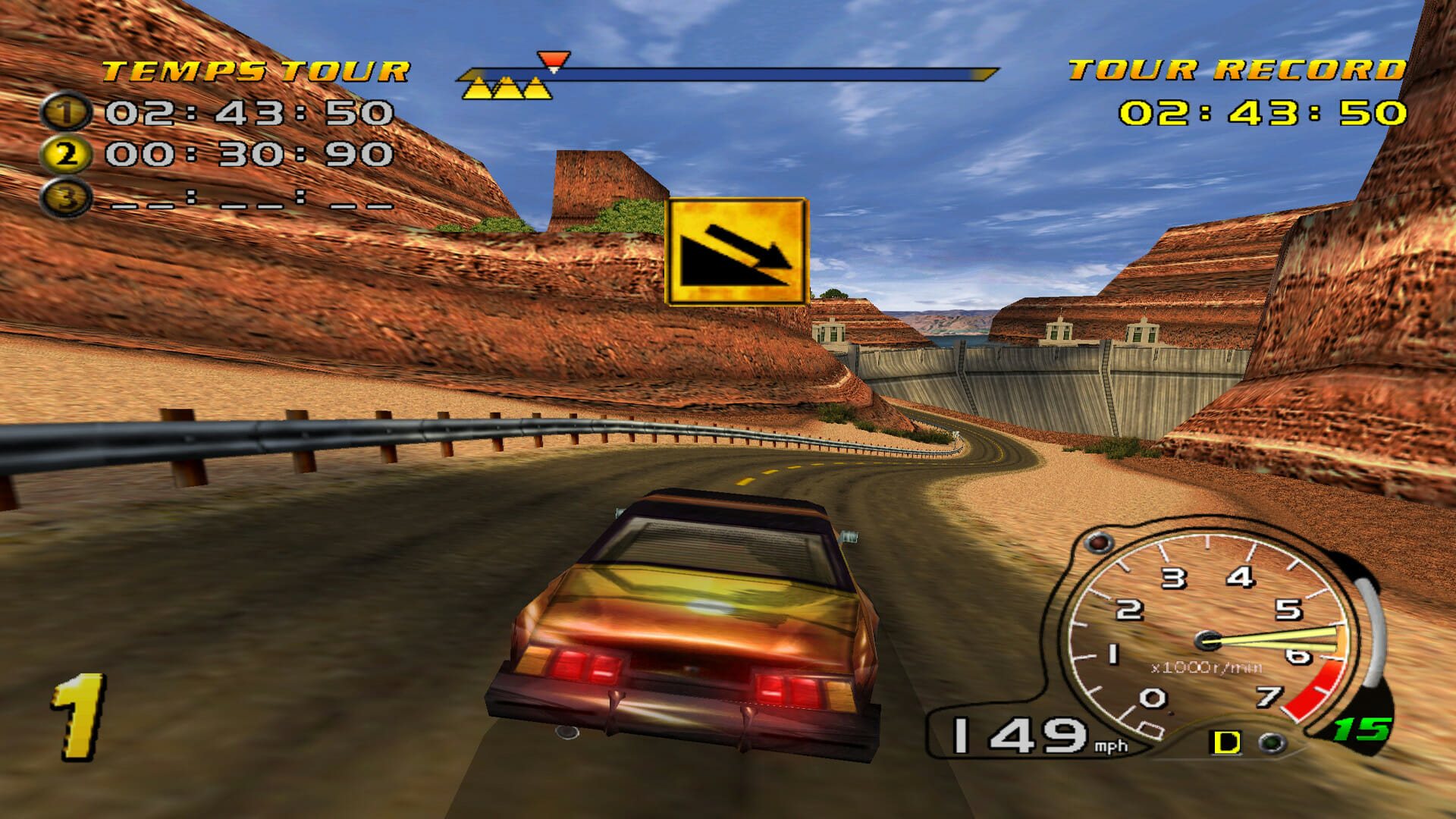
Task: Click the lap 1 badge
Action: click(x=66, y=113)
